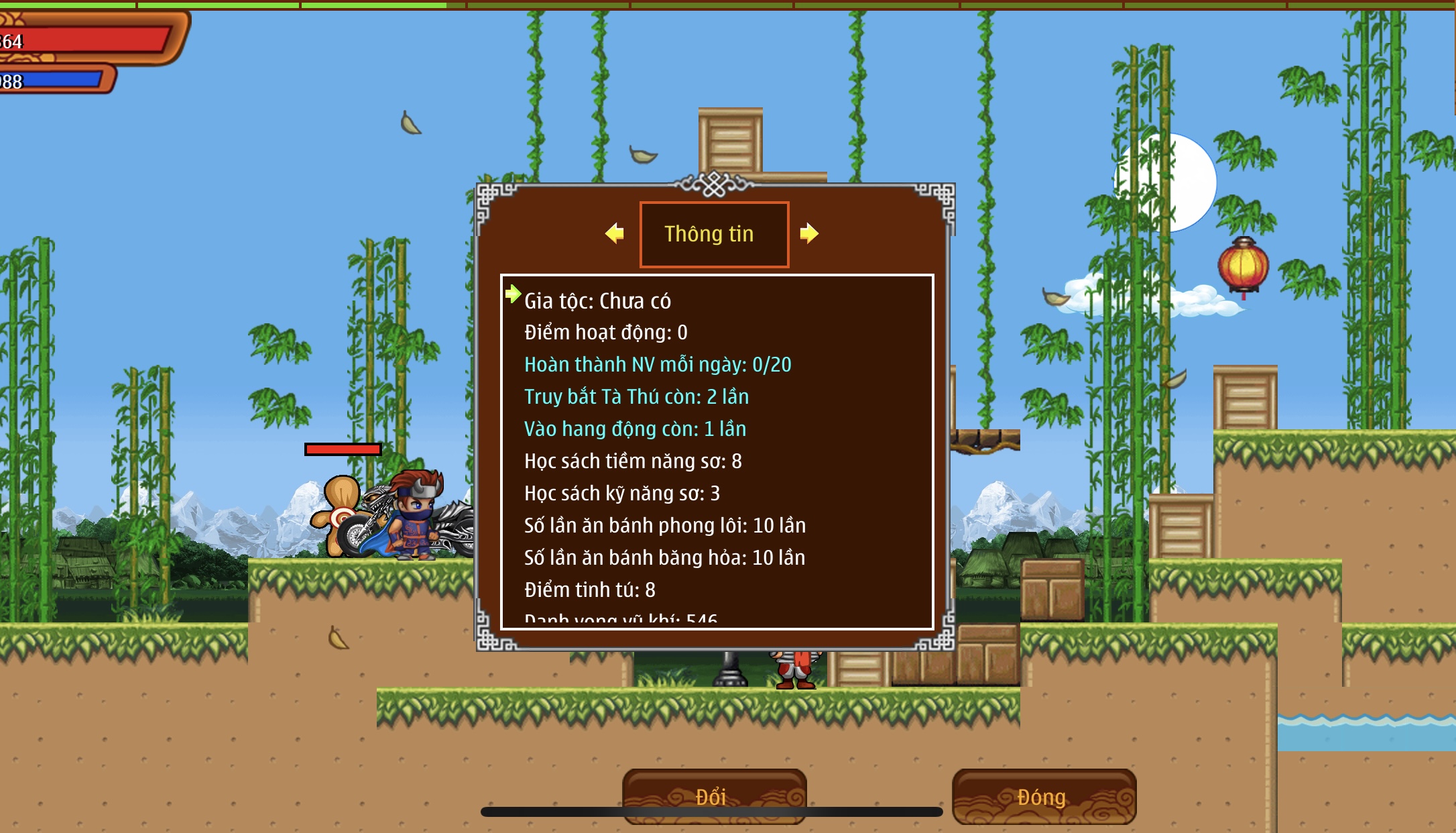Go to the next tab with right arrow
1456x833 pixels.
pyautogui.click(x=809, y=233)
